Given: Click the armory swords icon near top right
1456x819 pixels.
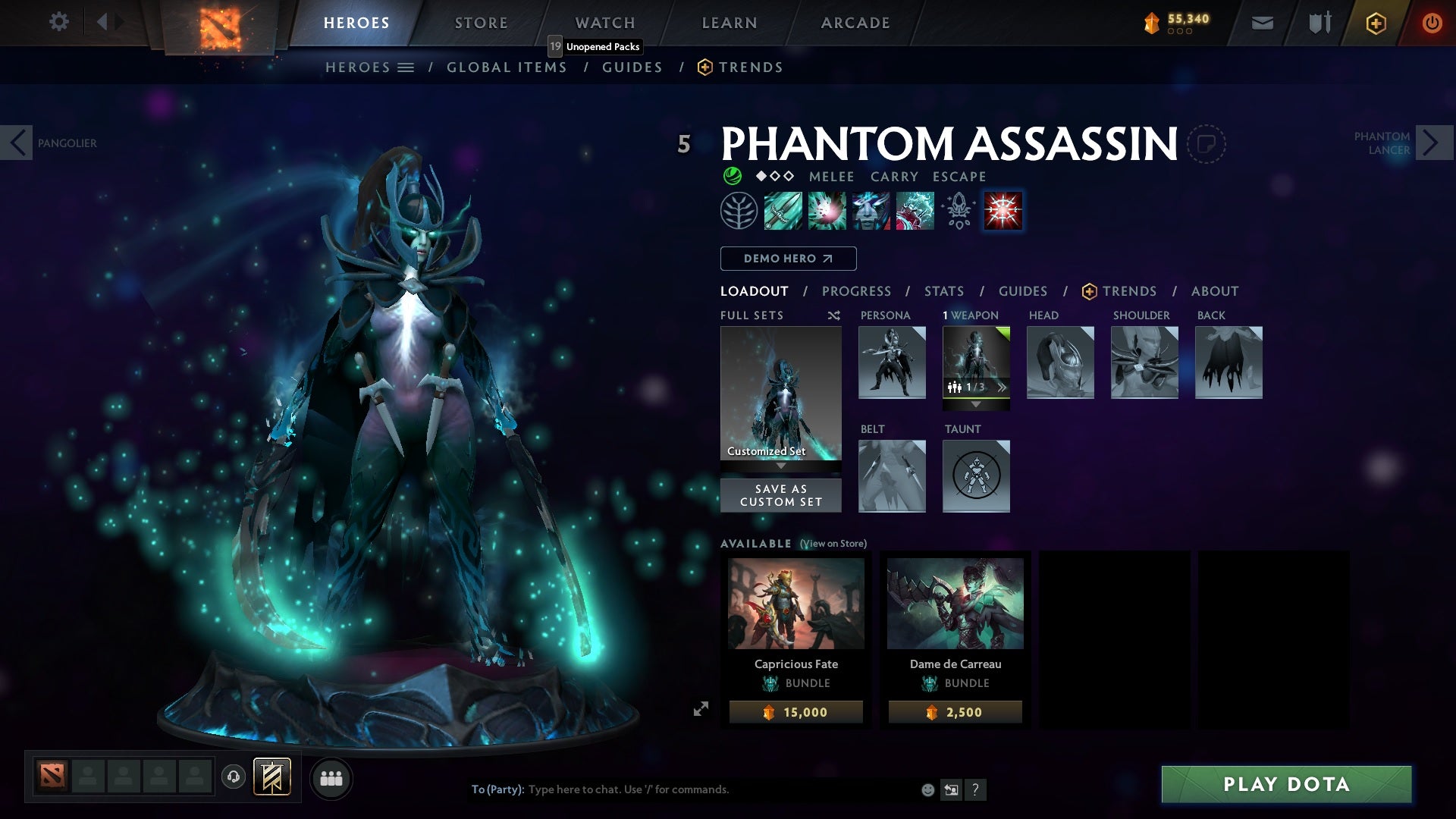Looking at the screenshot, I should [1319, 23].
